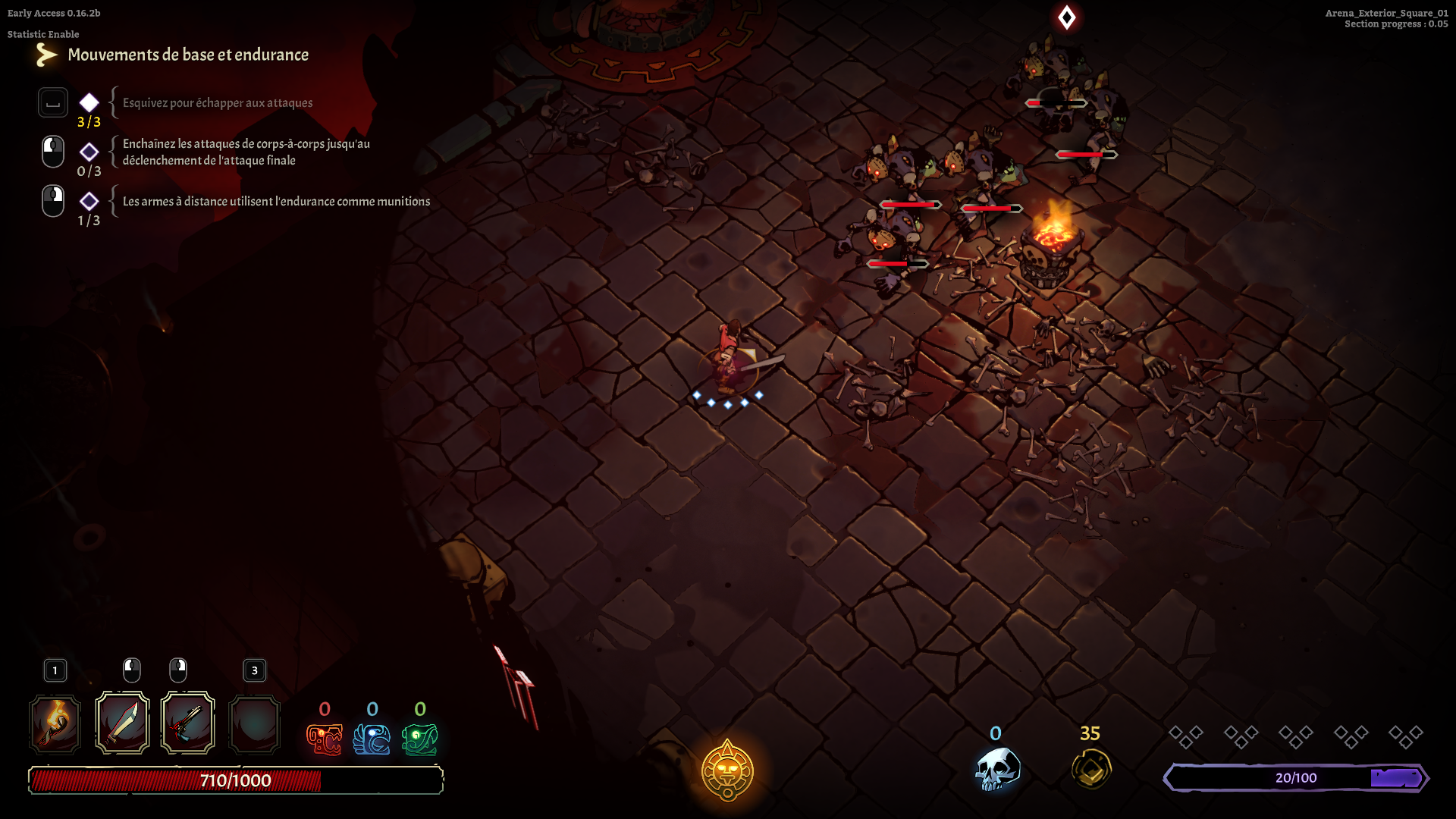Select the machete melee weapon slot
This screenshot has width=1456, height=819.
pos(122,723)
